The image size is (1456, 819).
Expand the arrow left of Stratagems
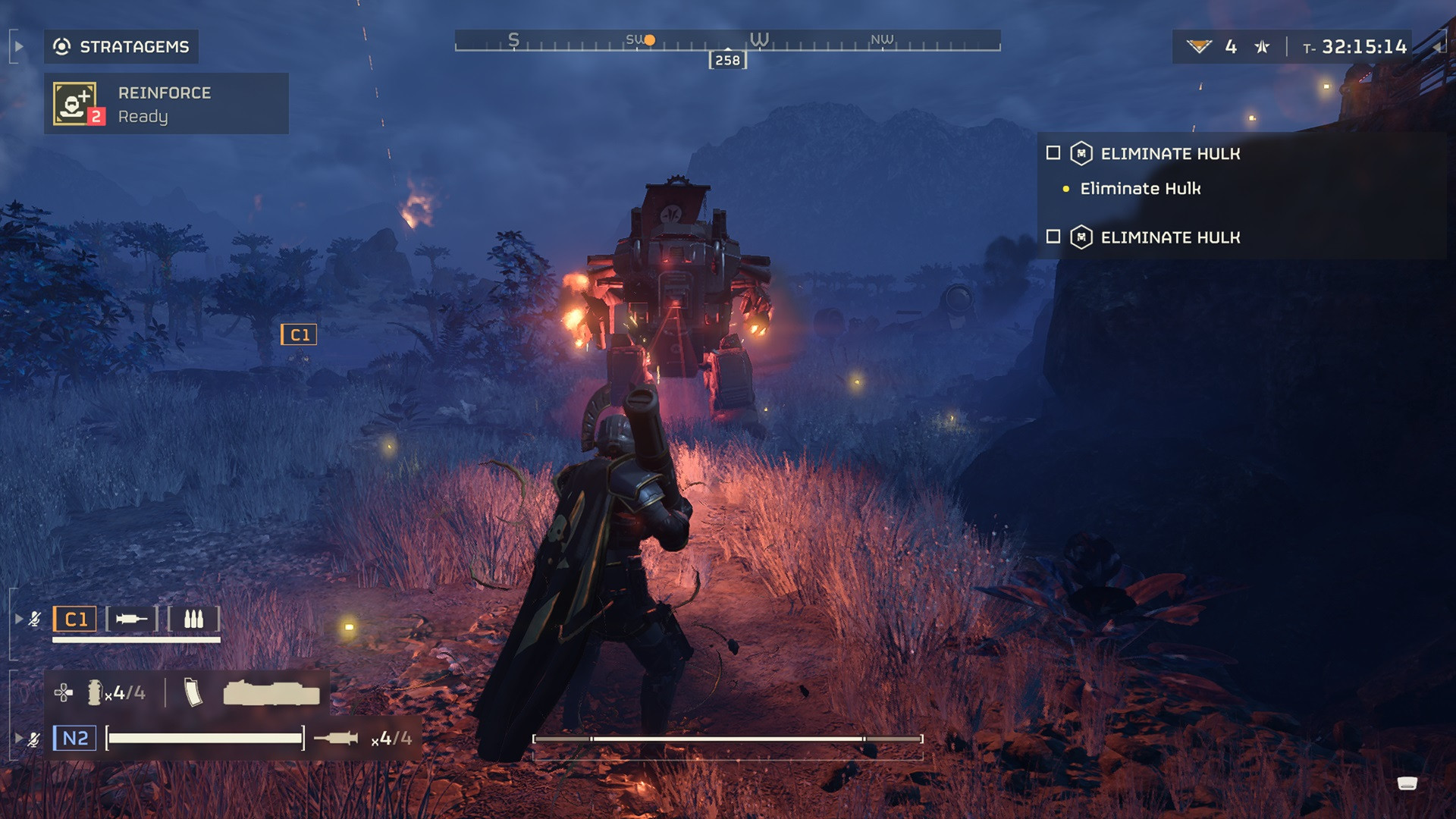click(19, 46)
